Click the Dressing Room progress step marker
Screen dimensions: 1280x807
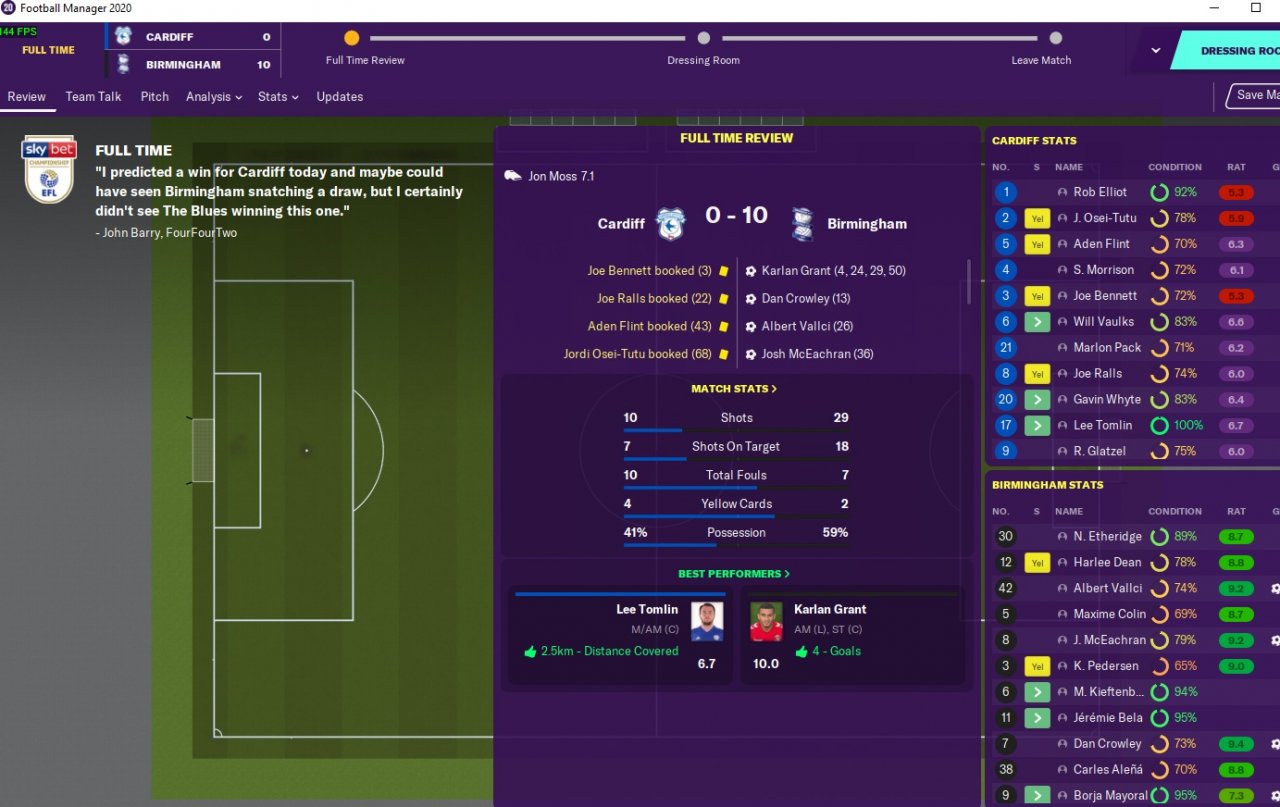point(704,38)
